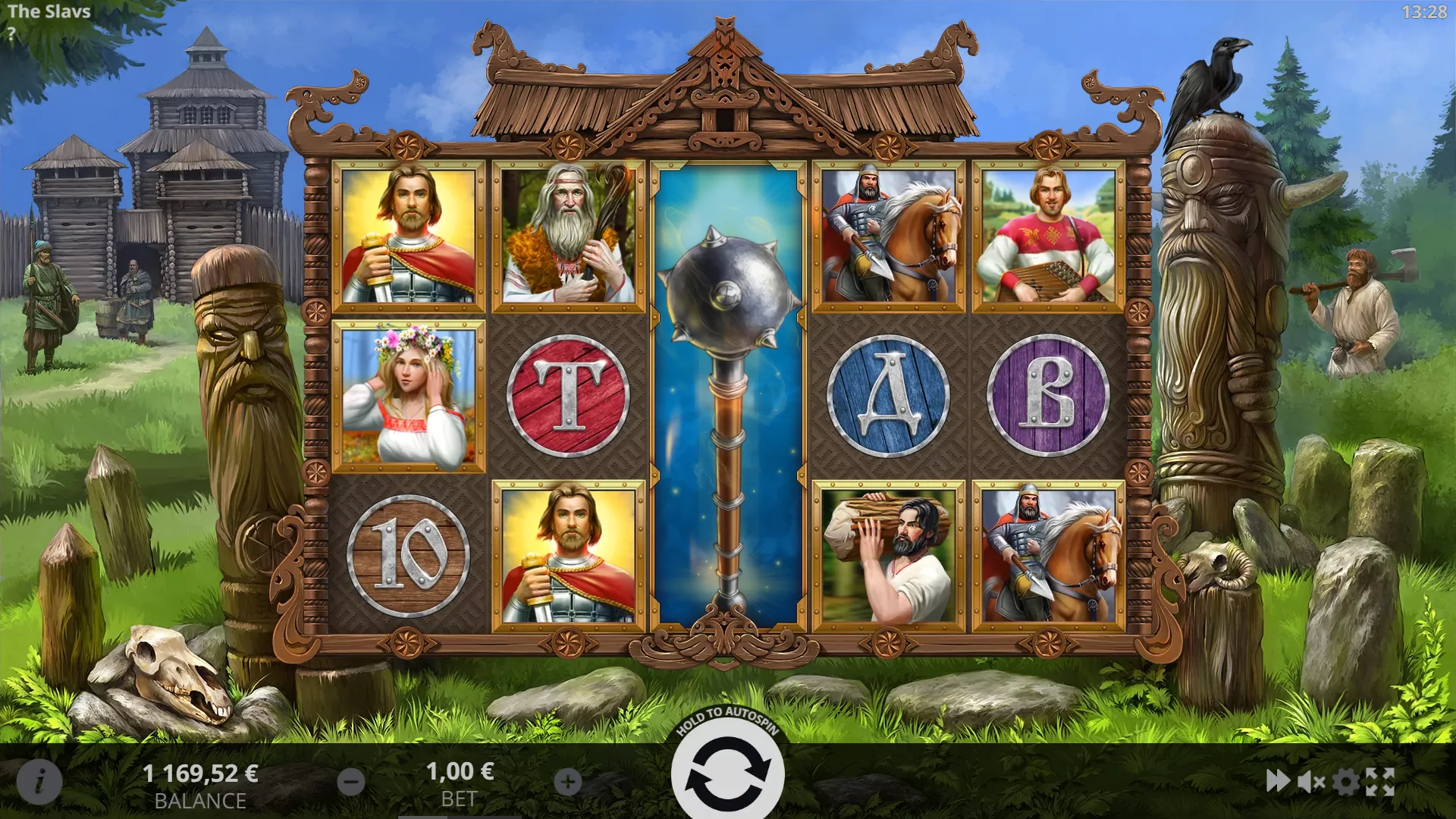Toggle fast-forward turbo spin mode

[1278, 781]
